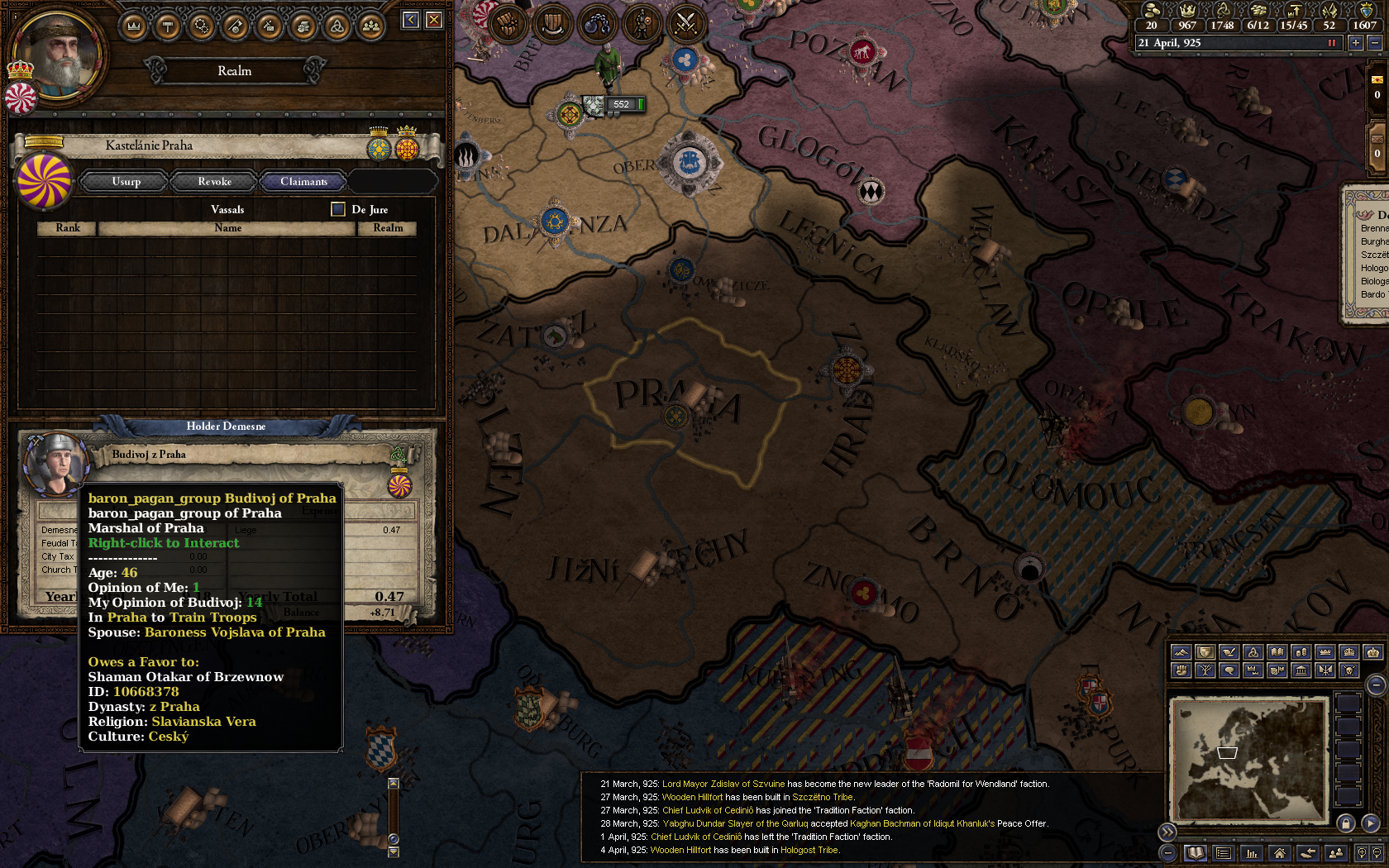The width and height of the screenshot is (1389, 868).
Task: Unpause the game with the play button
Action: pos(1372,823)
